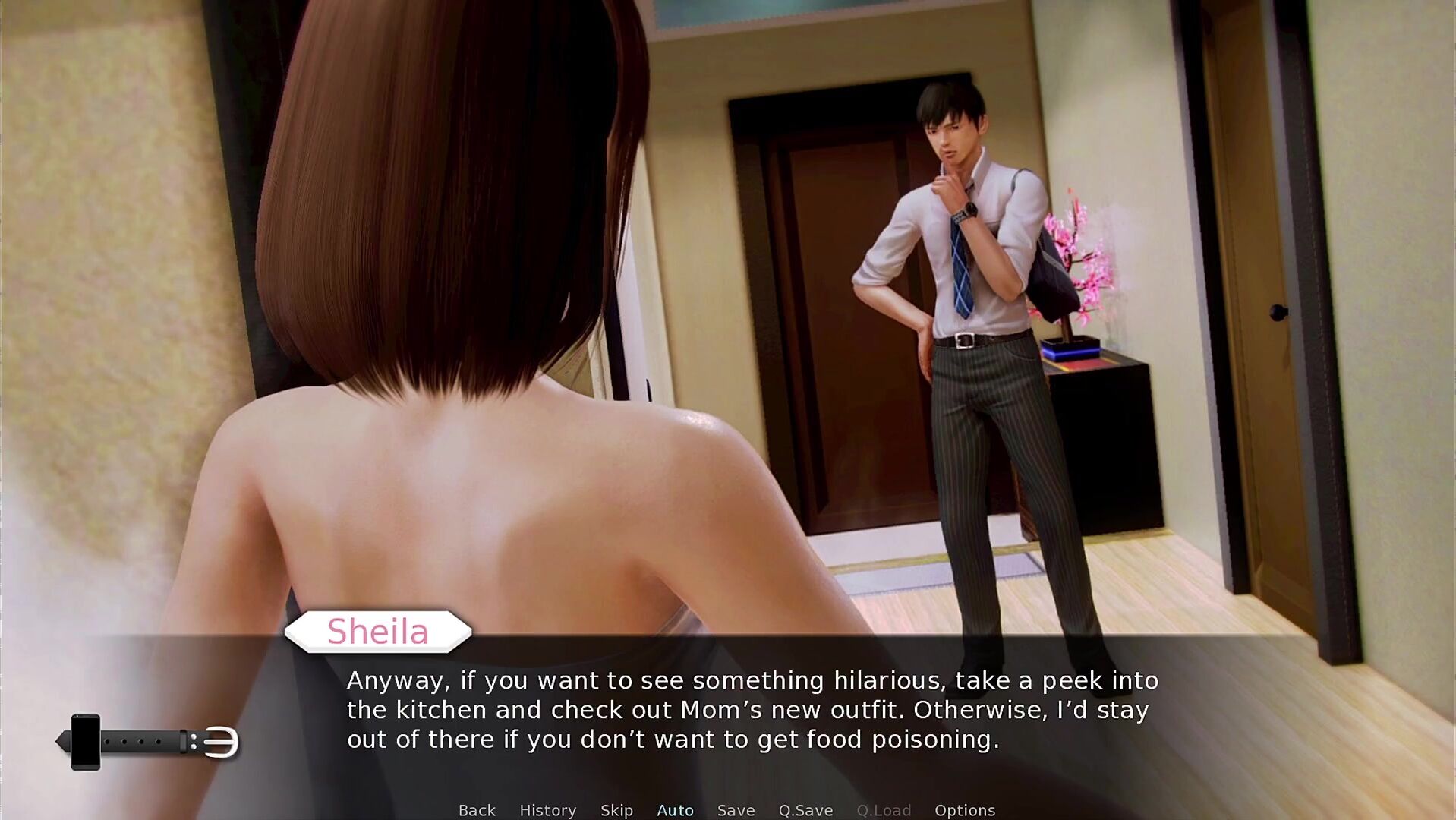Open the smartphone icon

tap(86, 742)
